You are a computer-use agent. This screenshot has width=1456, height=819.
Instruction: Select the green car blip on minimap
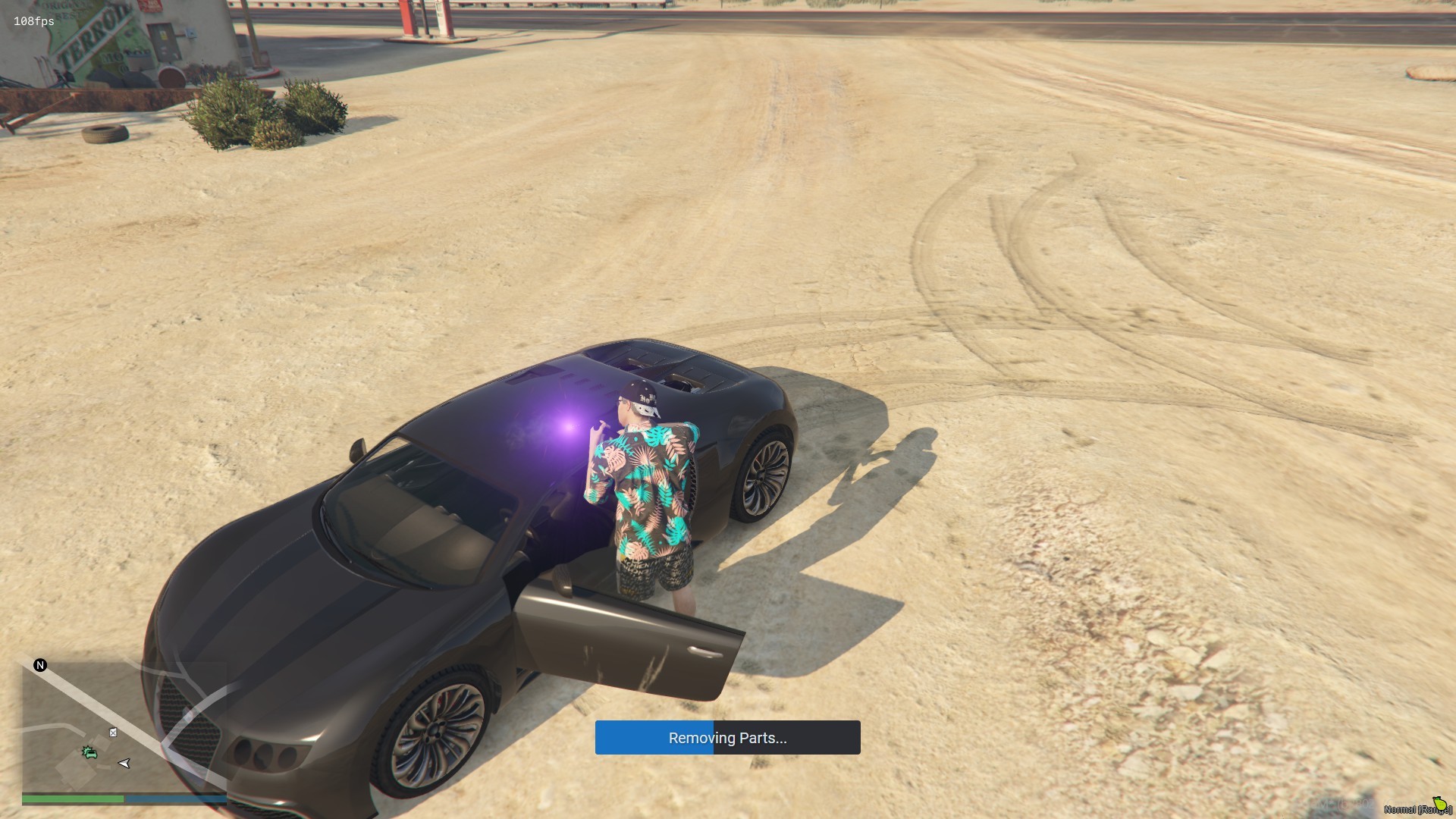89,752
